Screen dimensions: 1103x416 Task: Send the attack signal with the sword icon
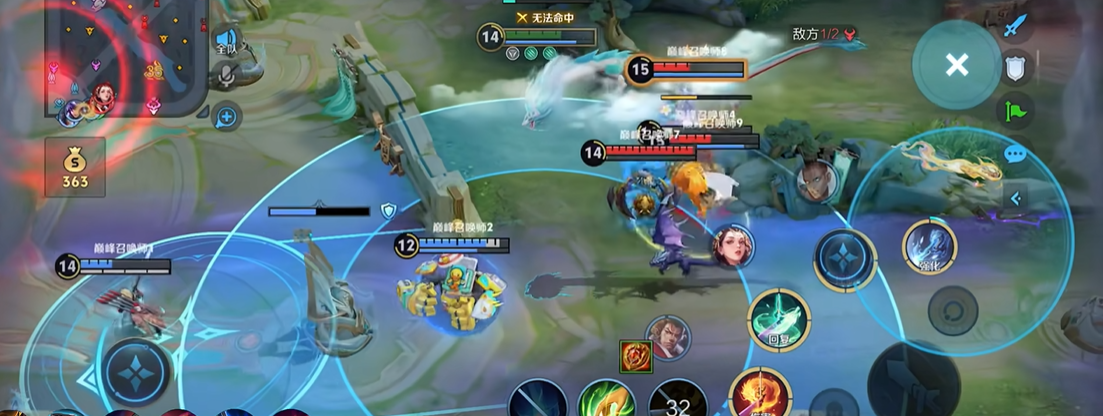tap(1016, 24)
